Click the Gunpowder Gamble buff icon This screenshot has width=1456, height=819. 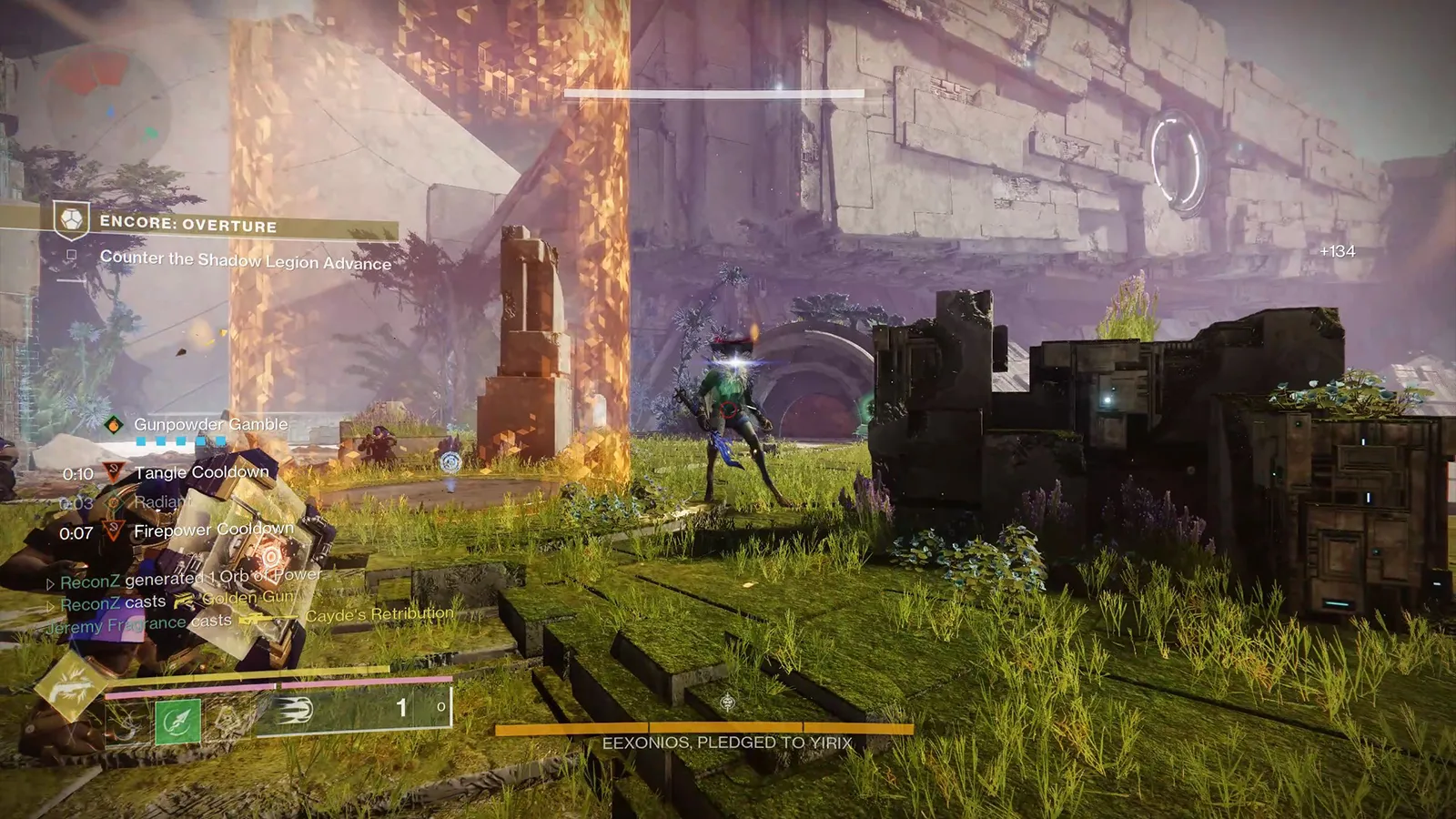coord(113,426)
